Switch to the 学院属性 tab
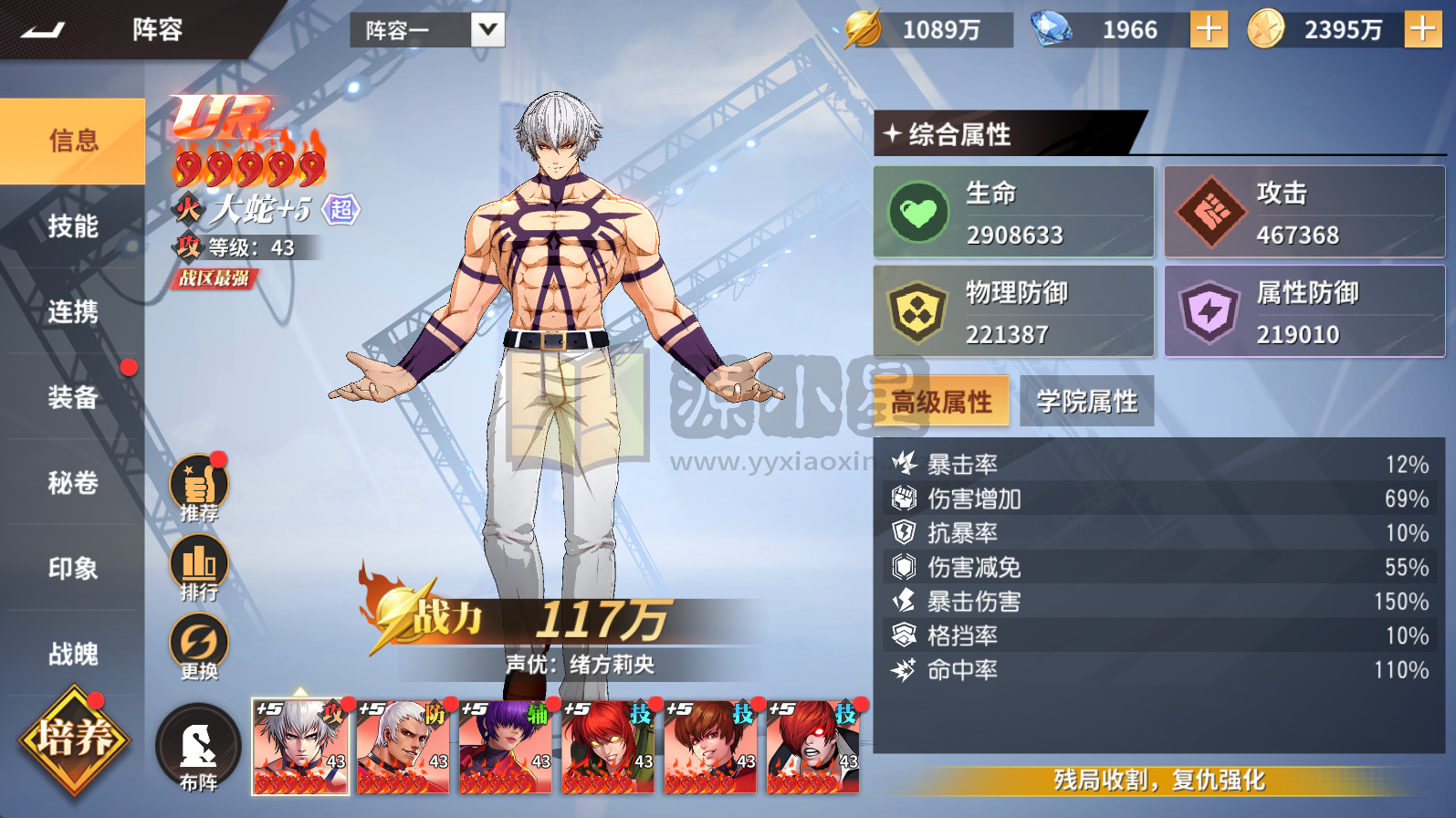1456x818 pixels. point(1086,400)
